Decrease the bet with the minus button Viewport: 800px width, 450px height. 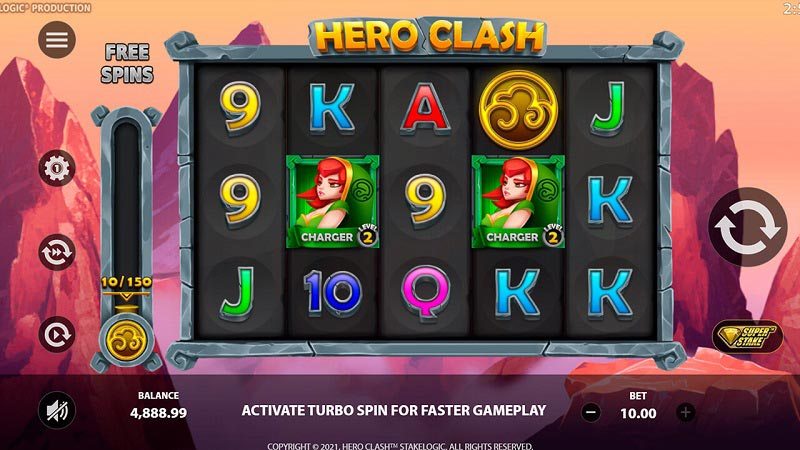click(591, 411)
